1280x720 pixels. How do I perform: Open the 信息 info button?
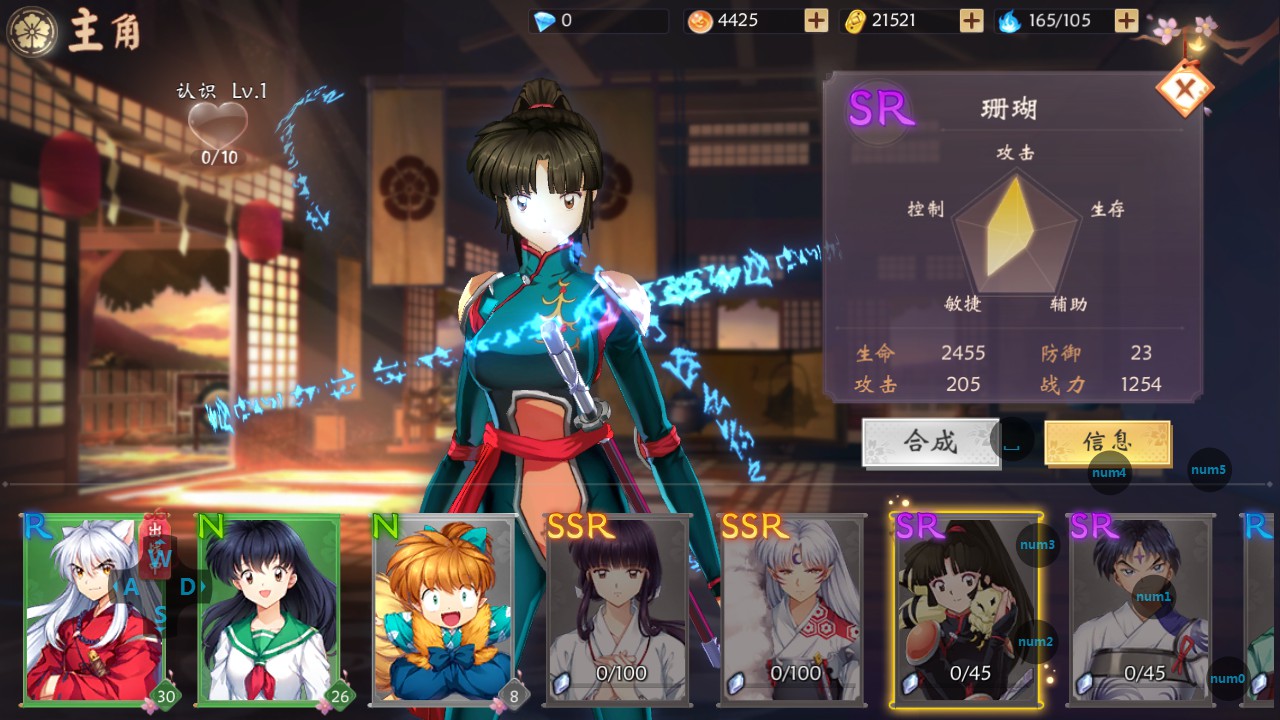click(x=1107, y=442)
